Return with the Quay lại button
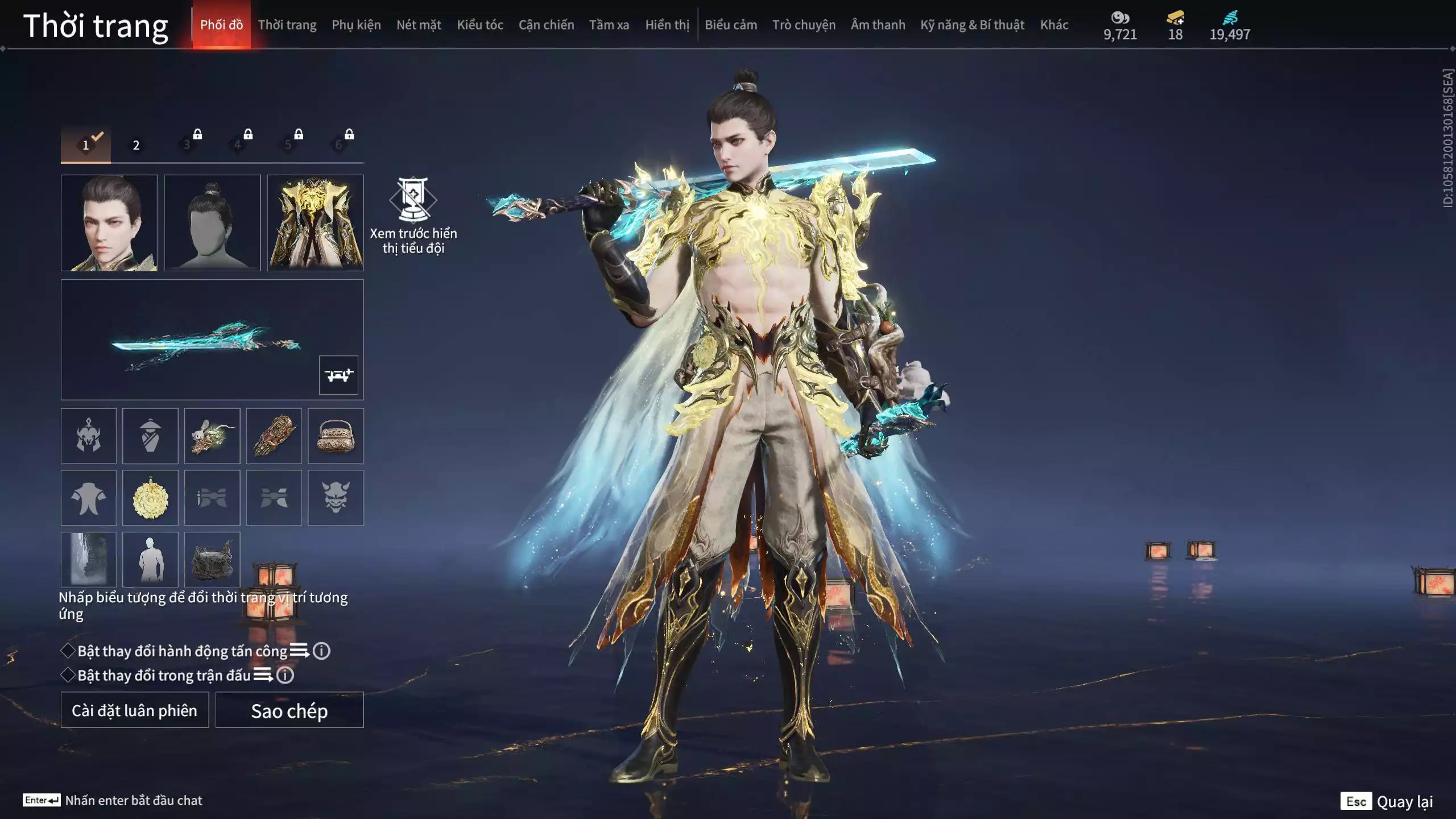 point(1388,801)
